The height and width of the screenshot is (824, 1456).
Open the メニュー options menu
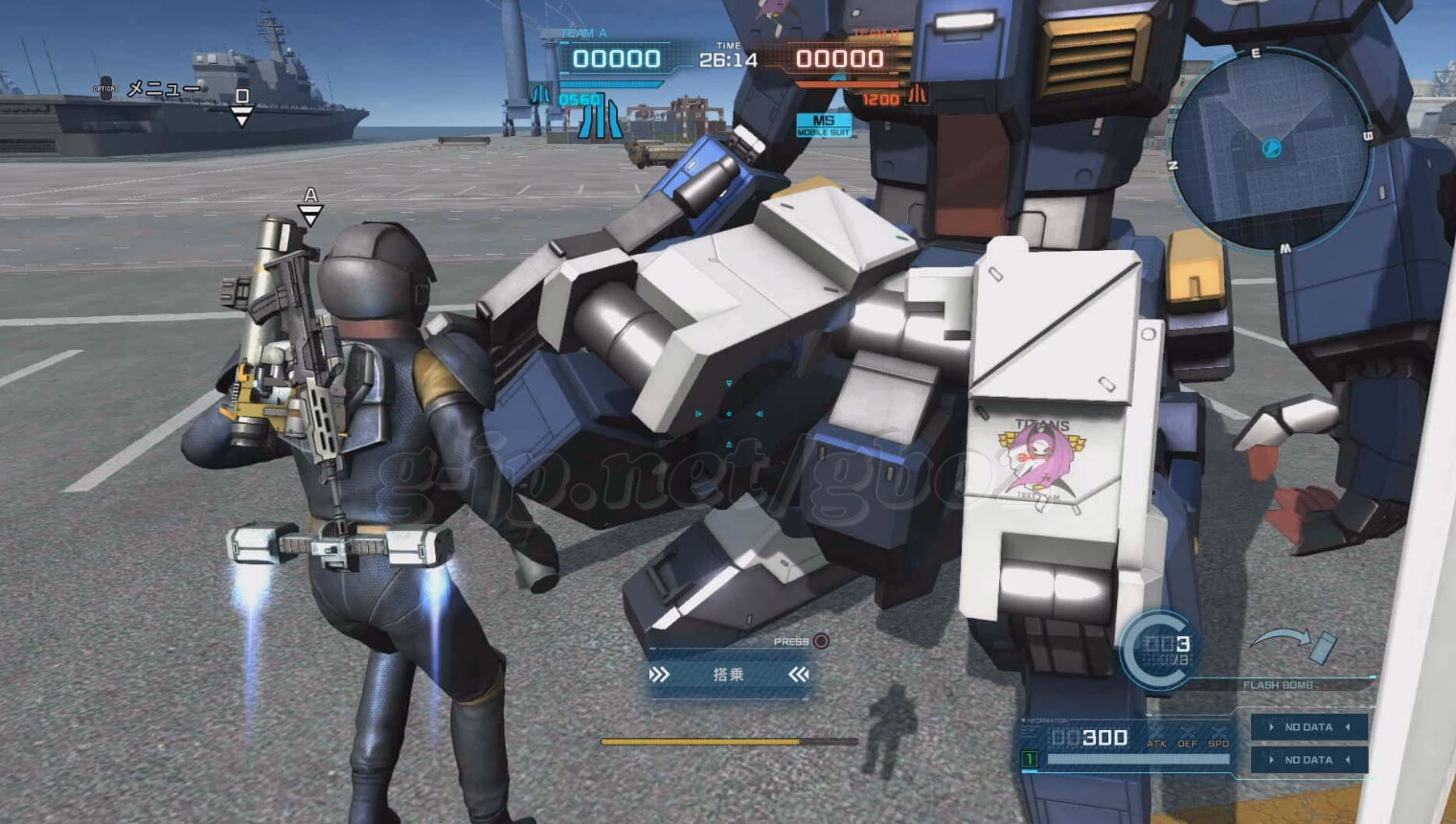[x=153, y=89]
